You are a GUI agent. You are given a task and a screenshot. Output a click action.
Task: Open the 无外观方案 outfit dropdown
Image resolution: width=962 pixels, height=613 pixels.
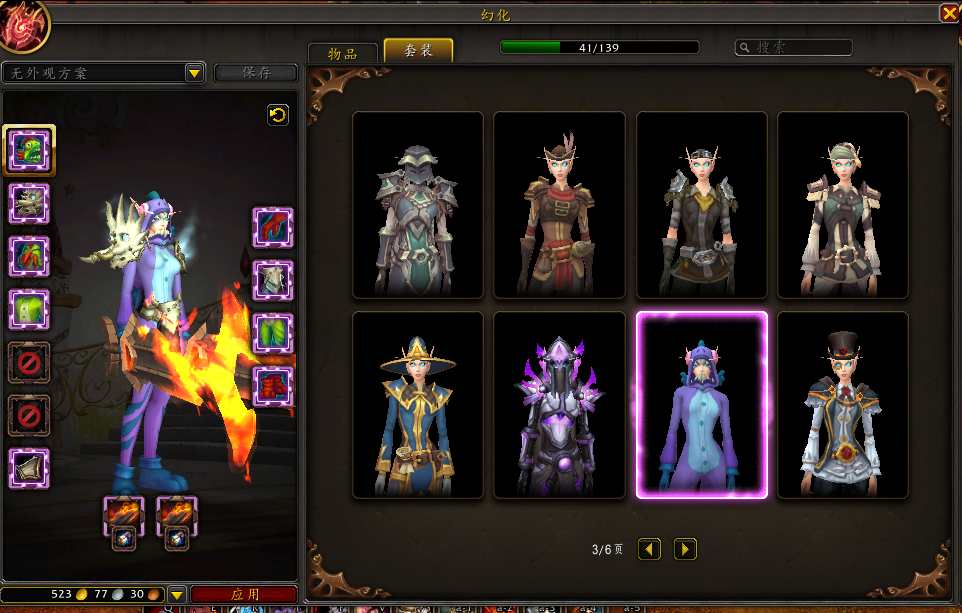[x=194, y=73]
